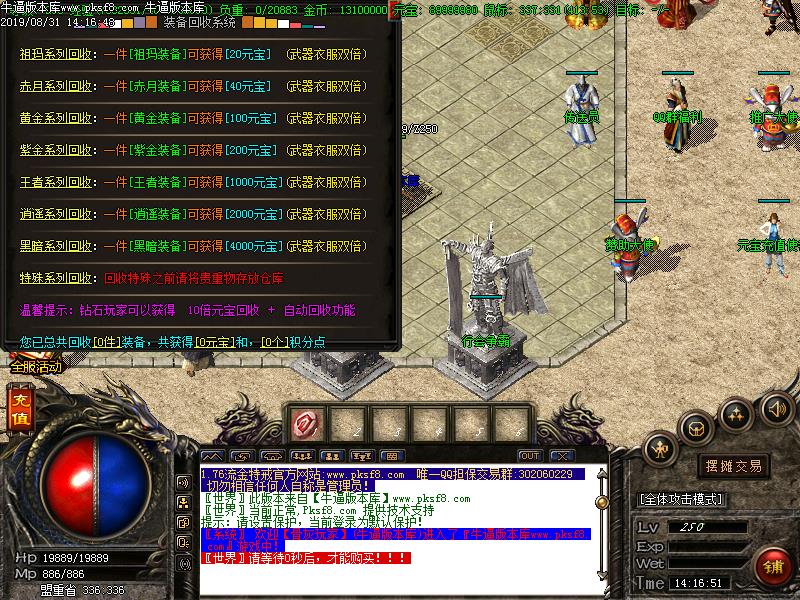Open the round cube bag icon
Screen dimensions: 800x600
[696, 429]
